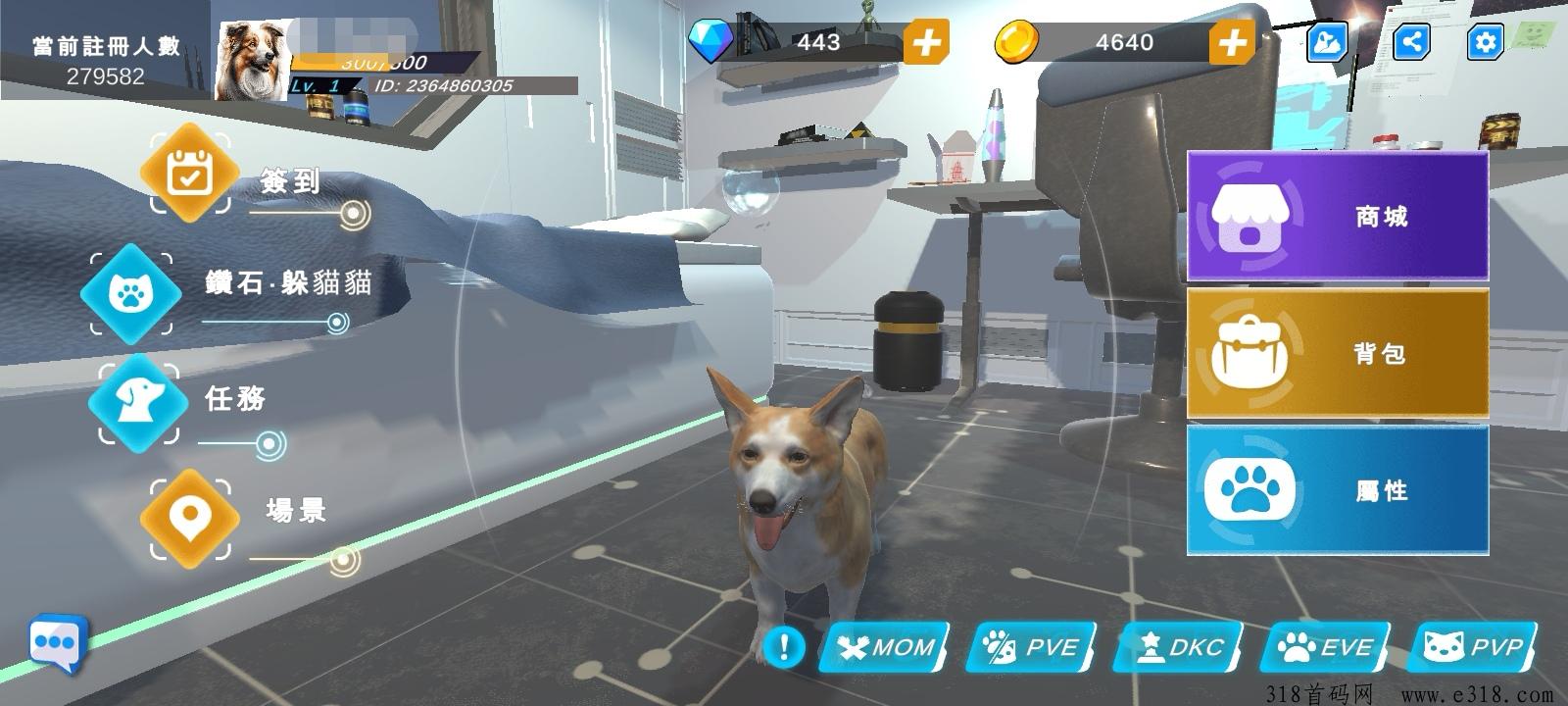Viewport: 1568px width, 706px height.
Task: Add more diamonds with the plus button
Action: (x=926, y=42)
